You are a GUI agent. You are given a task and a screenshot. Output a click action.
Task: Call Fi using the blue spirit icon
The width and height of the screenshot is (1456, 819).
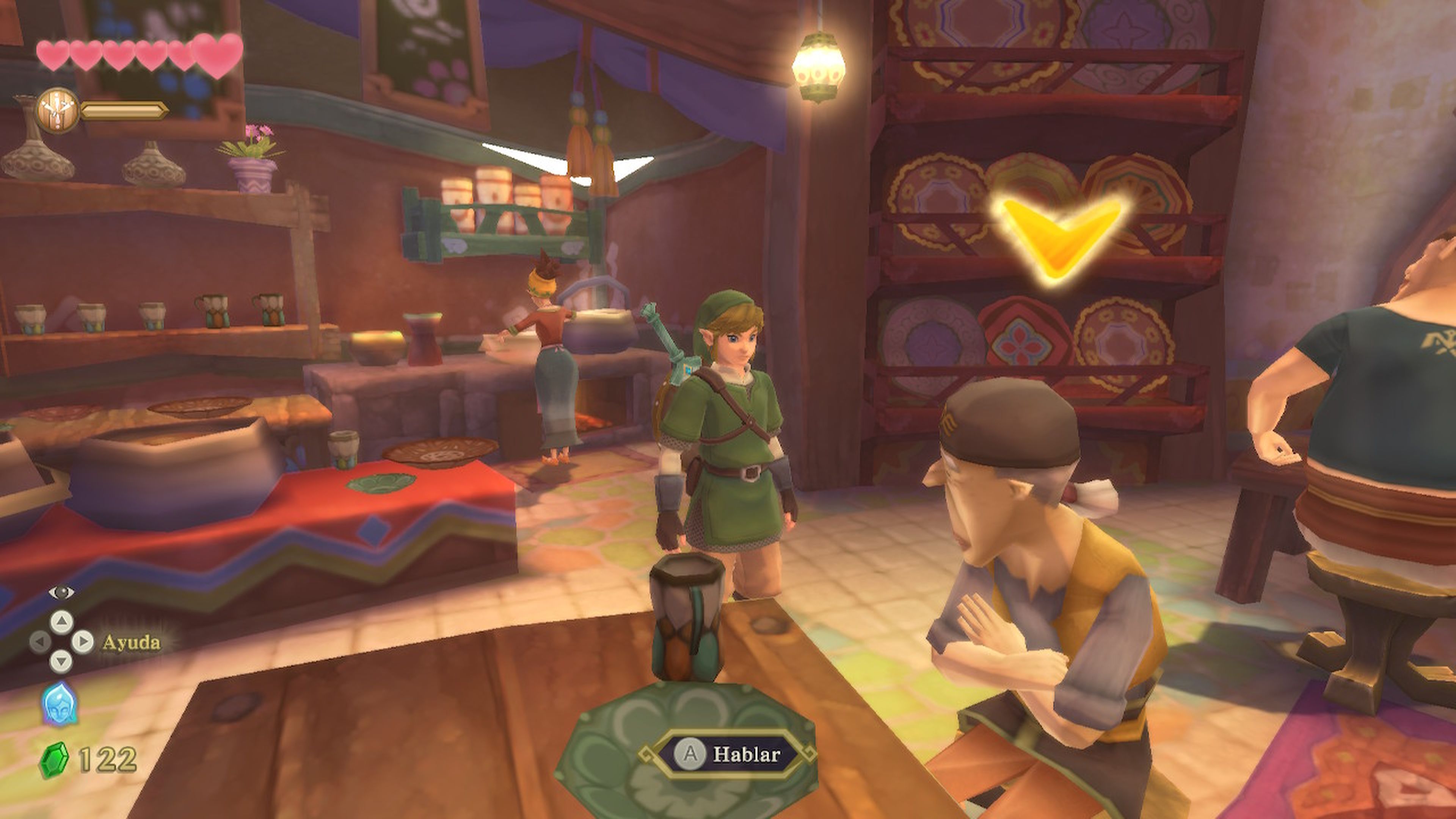point(60,704)
